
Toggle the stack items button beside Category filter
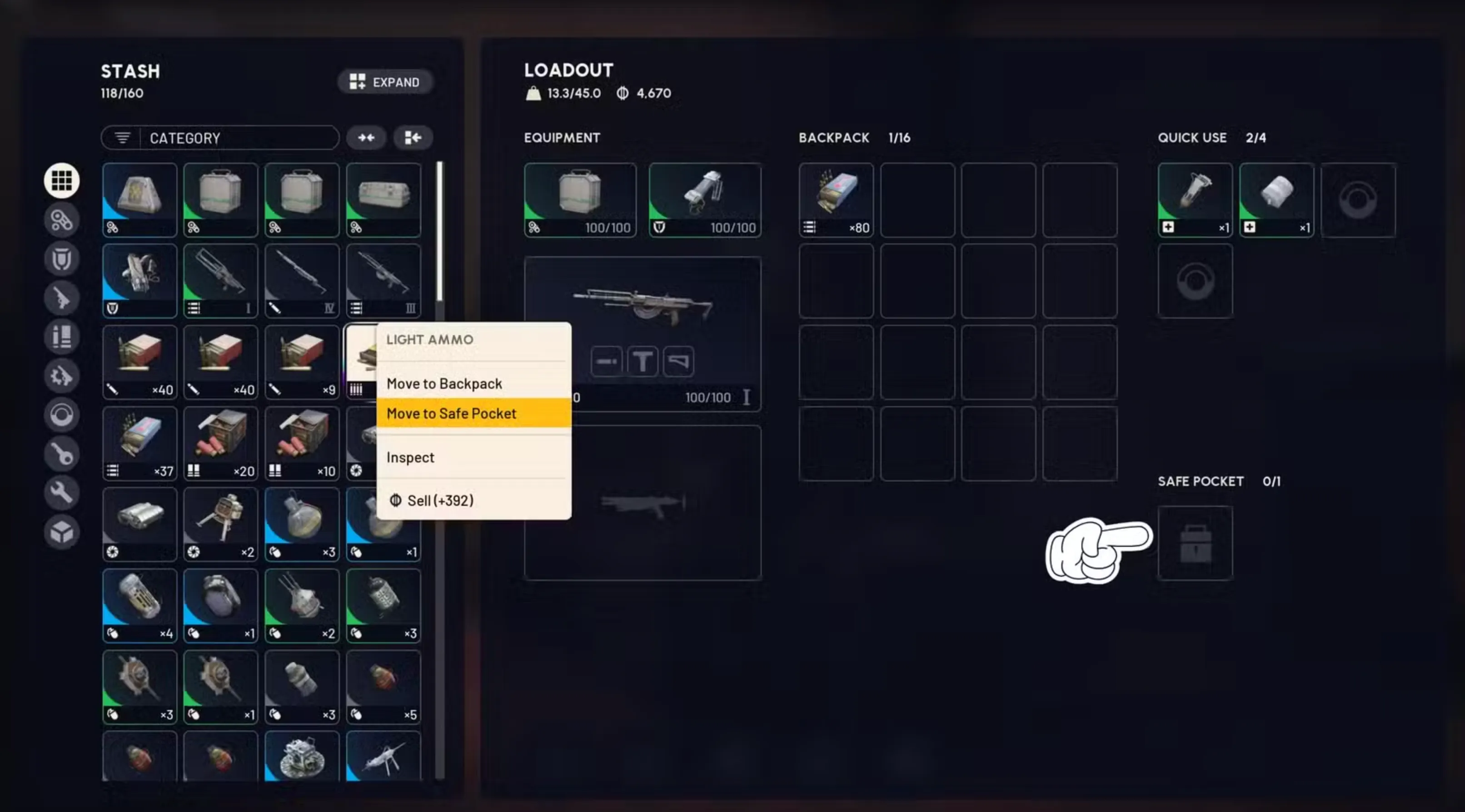[412, 138]
